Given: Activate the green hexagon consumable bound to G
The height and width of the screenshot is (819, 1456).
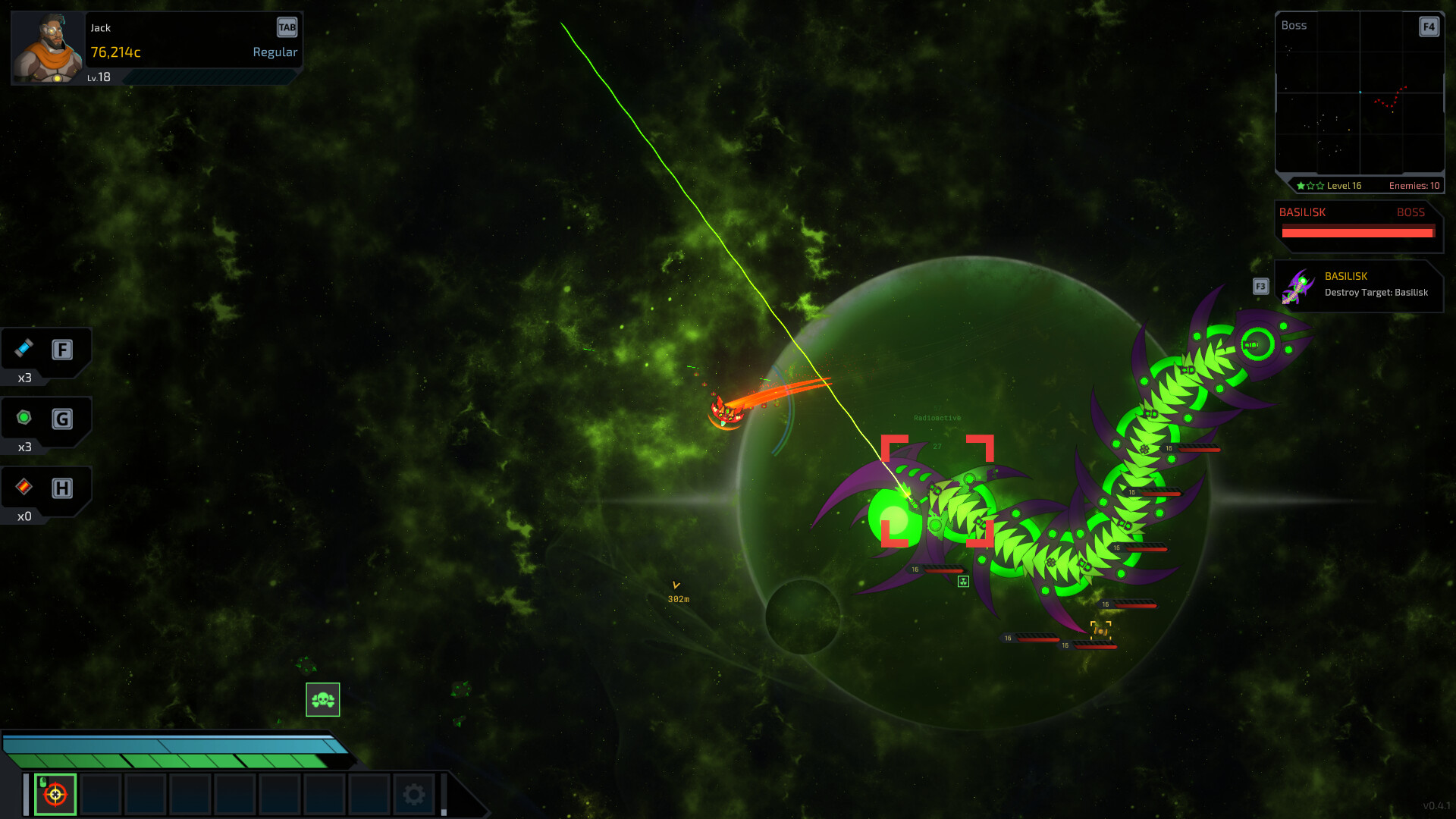Looking at the screenshot, I should [x=25, y=419].
